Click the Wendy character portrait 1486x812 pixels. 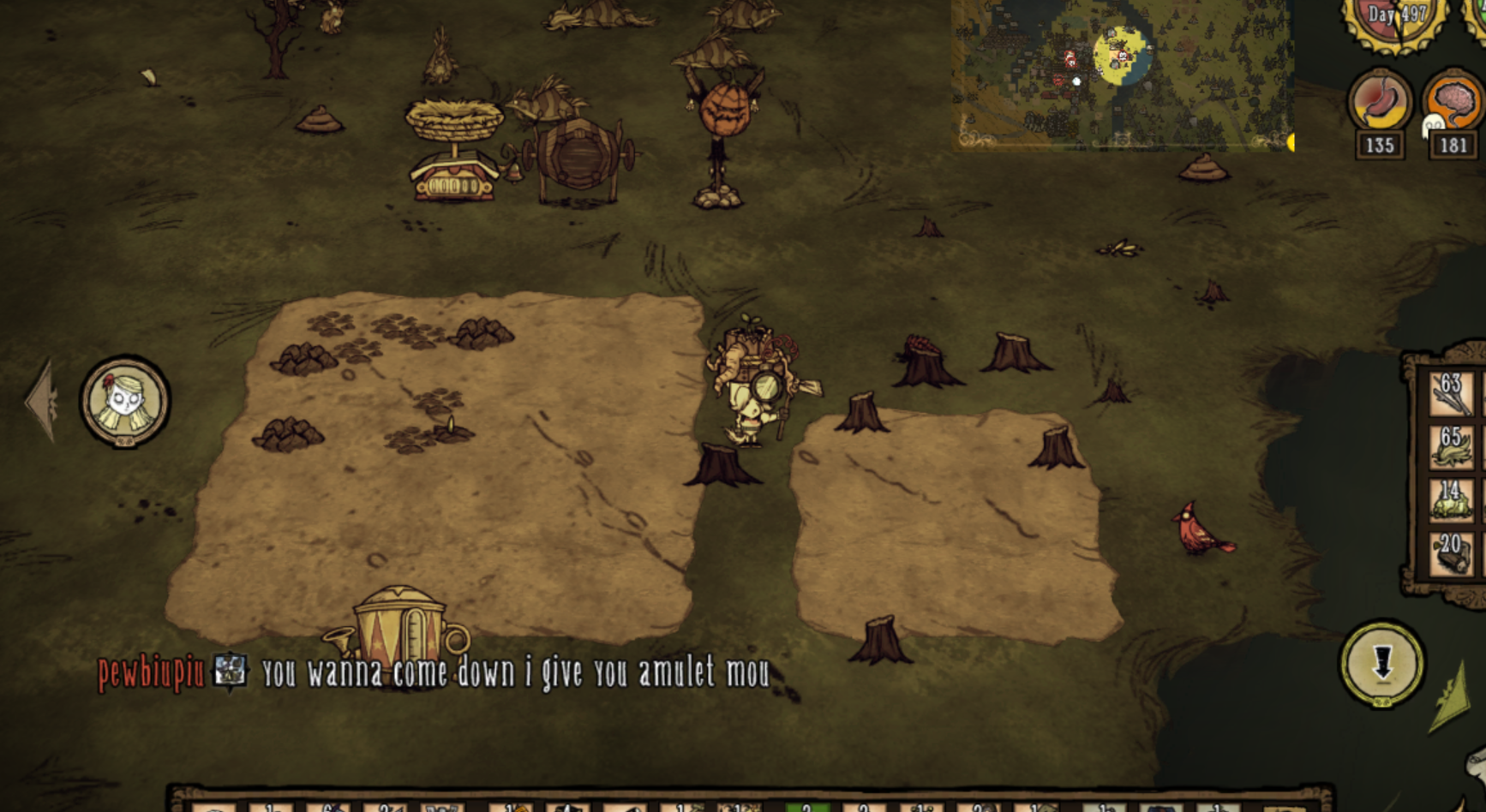125,401
